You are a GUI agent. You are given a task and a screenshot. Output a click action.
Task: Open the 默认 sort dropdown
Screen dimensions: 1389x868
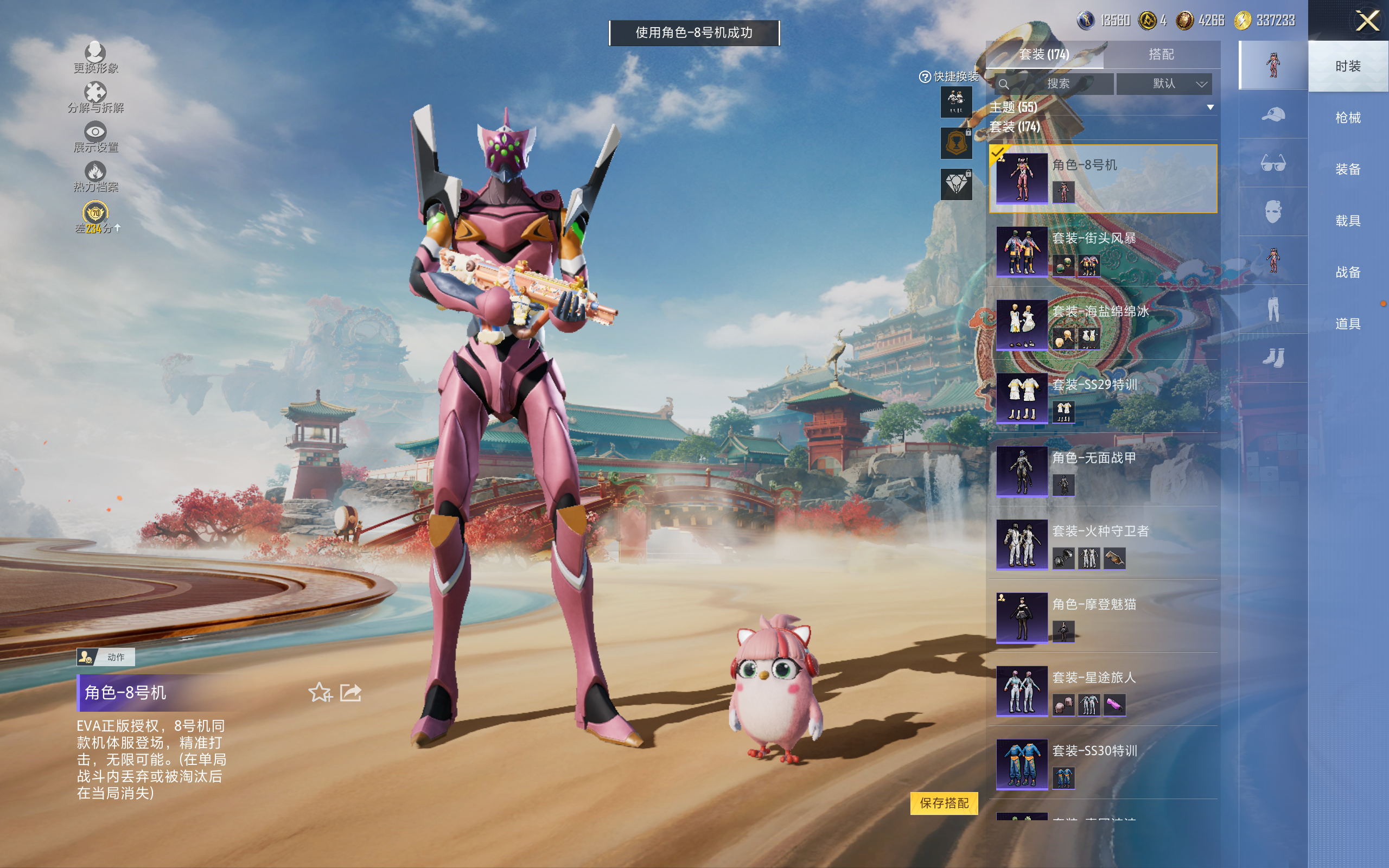[1164, 84]
